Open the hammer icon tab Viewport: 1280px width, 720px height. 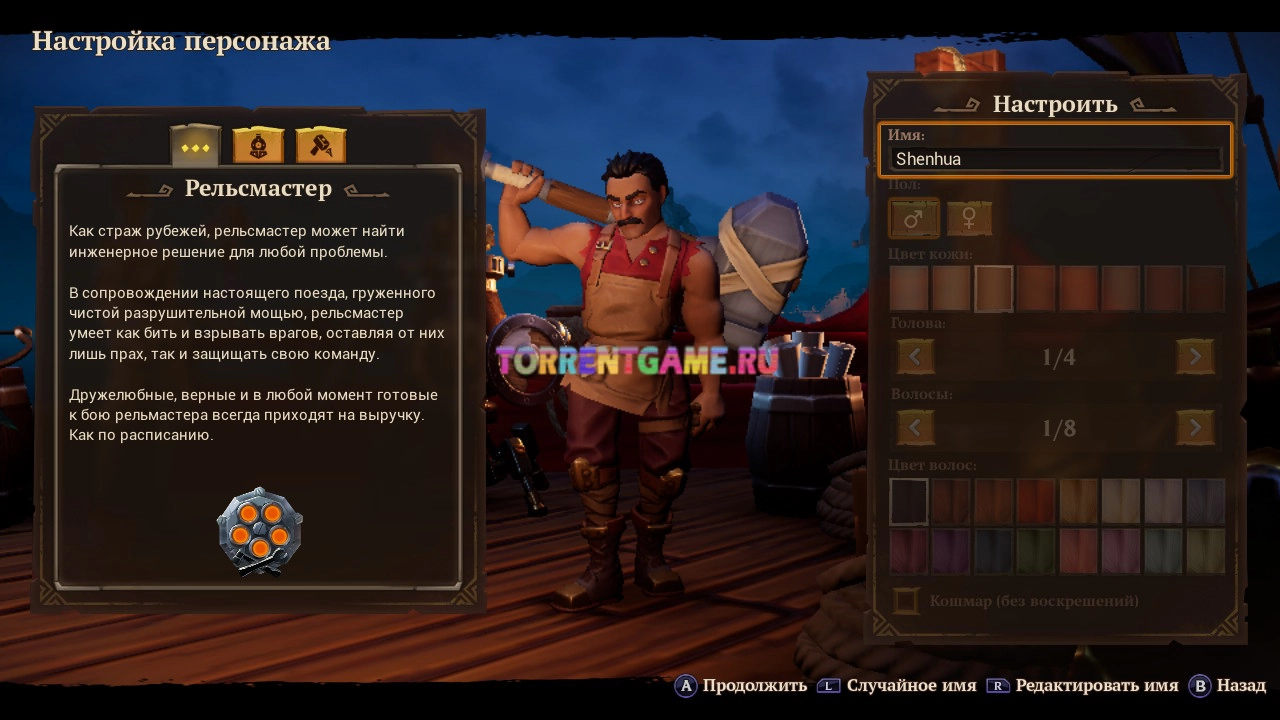(x=321, y=146)
